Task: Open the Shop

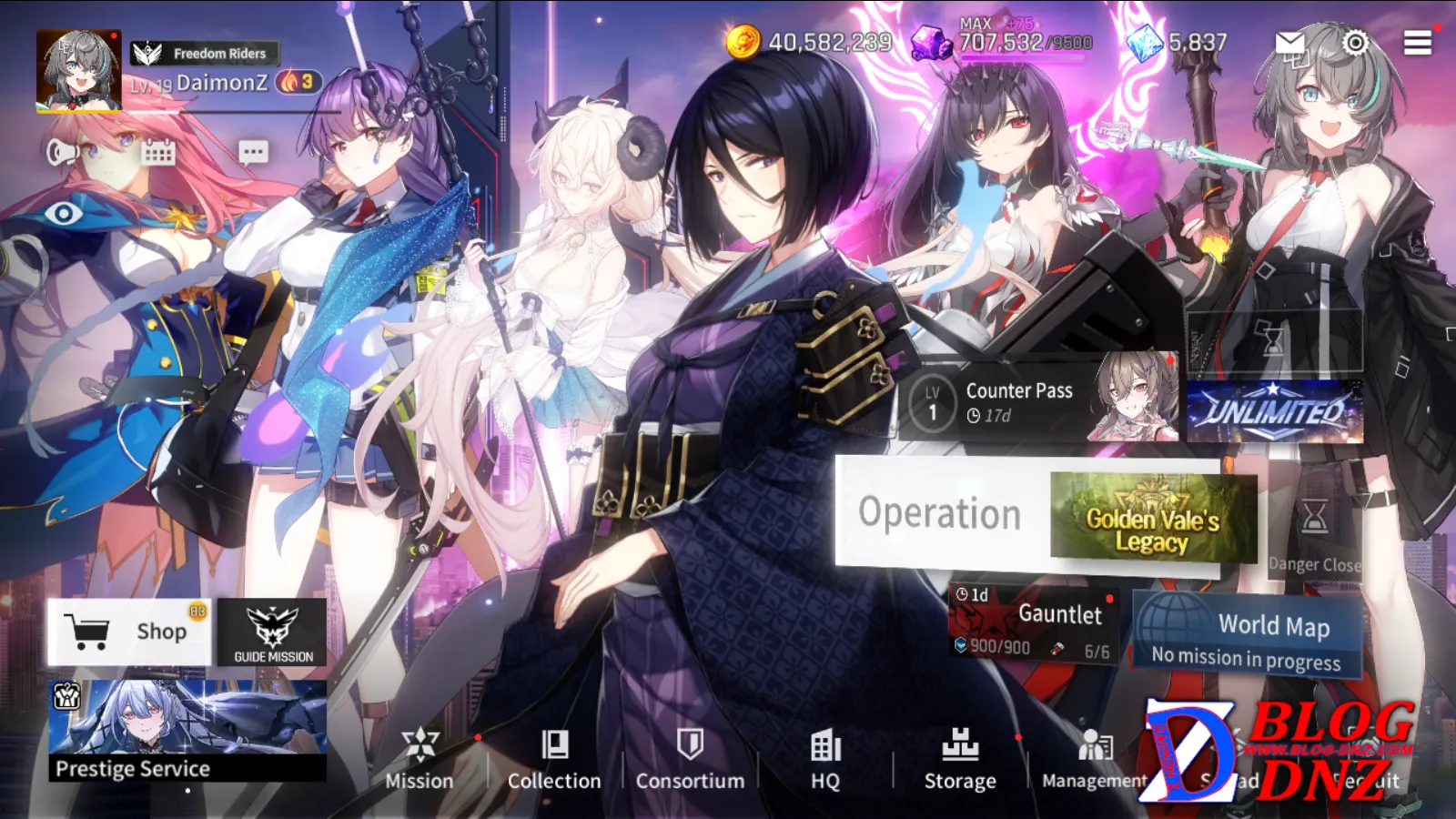Action: (129, 632)
